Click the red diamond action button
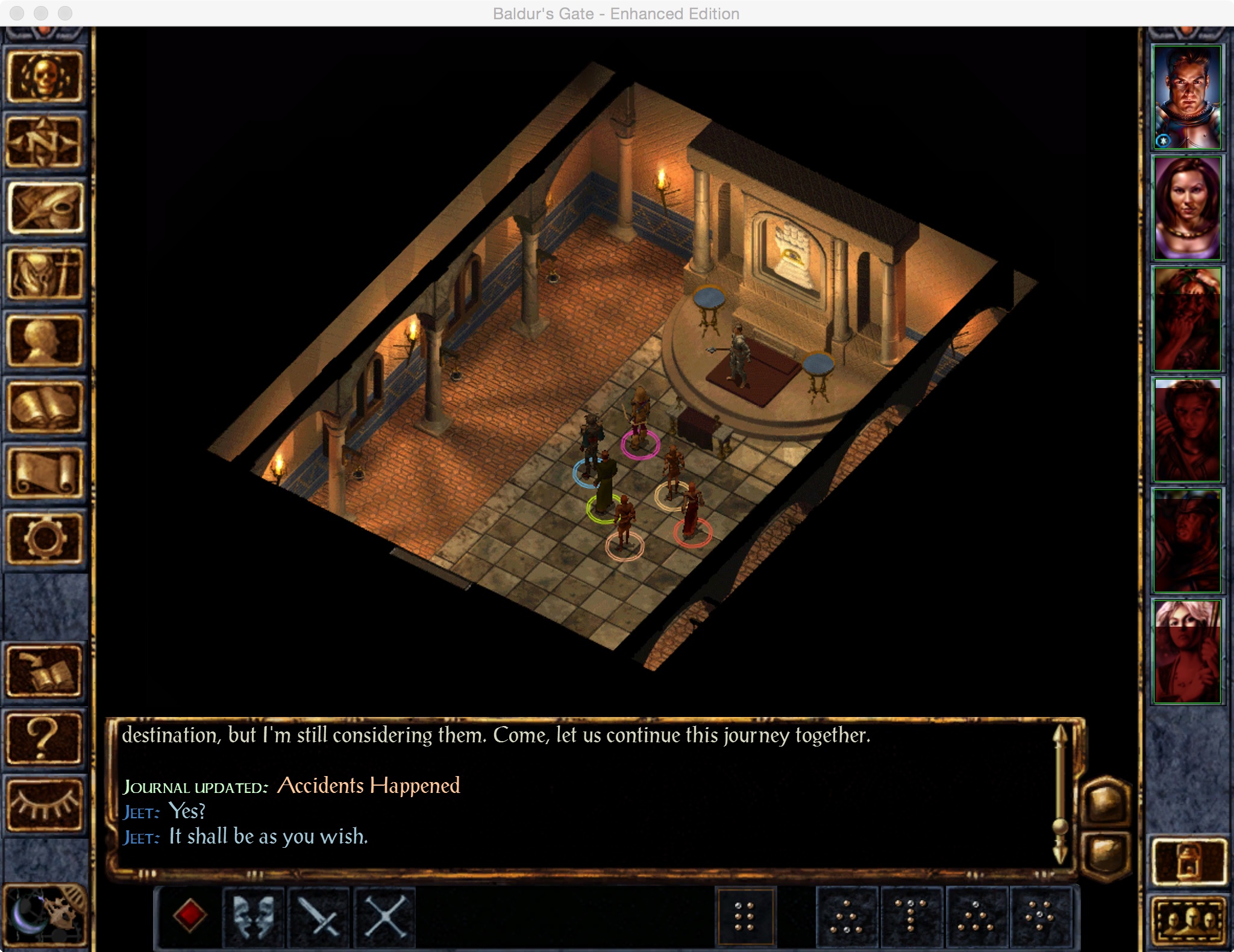This screenshot has height=952, width=1234. [x=189, y=916]
